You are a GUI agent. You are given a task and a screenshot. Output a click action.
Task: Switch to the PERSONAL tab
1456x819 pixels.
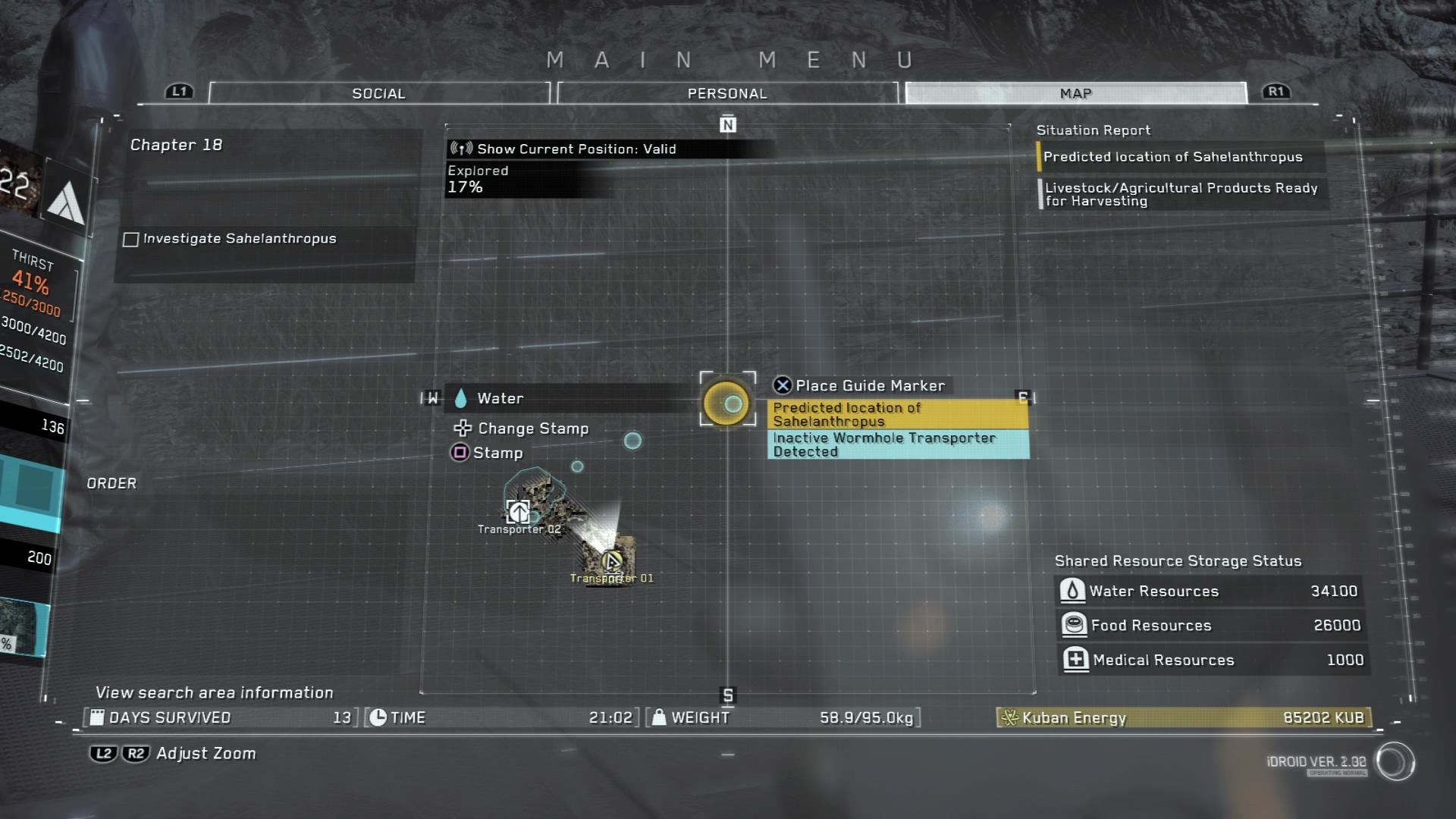[x=726, y=93]
